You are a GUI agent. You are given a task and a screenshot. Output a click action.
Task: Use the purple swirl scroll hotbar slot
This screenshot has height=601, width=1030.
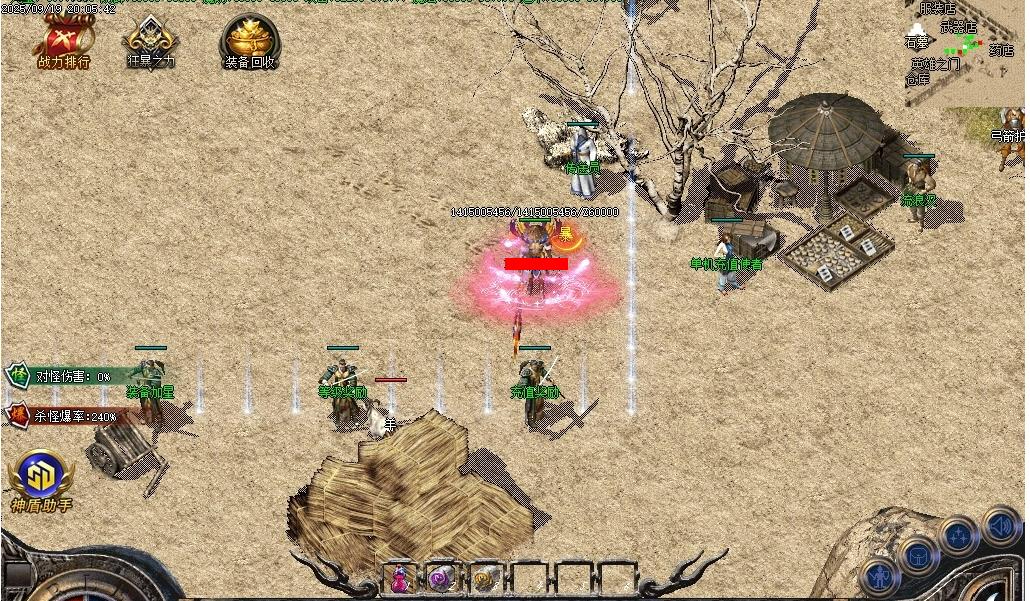442,578
